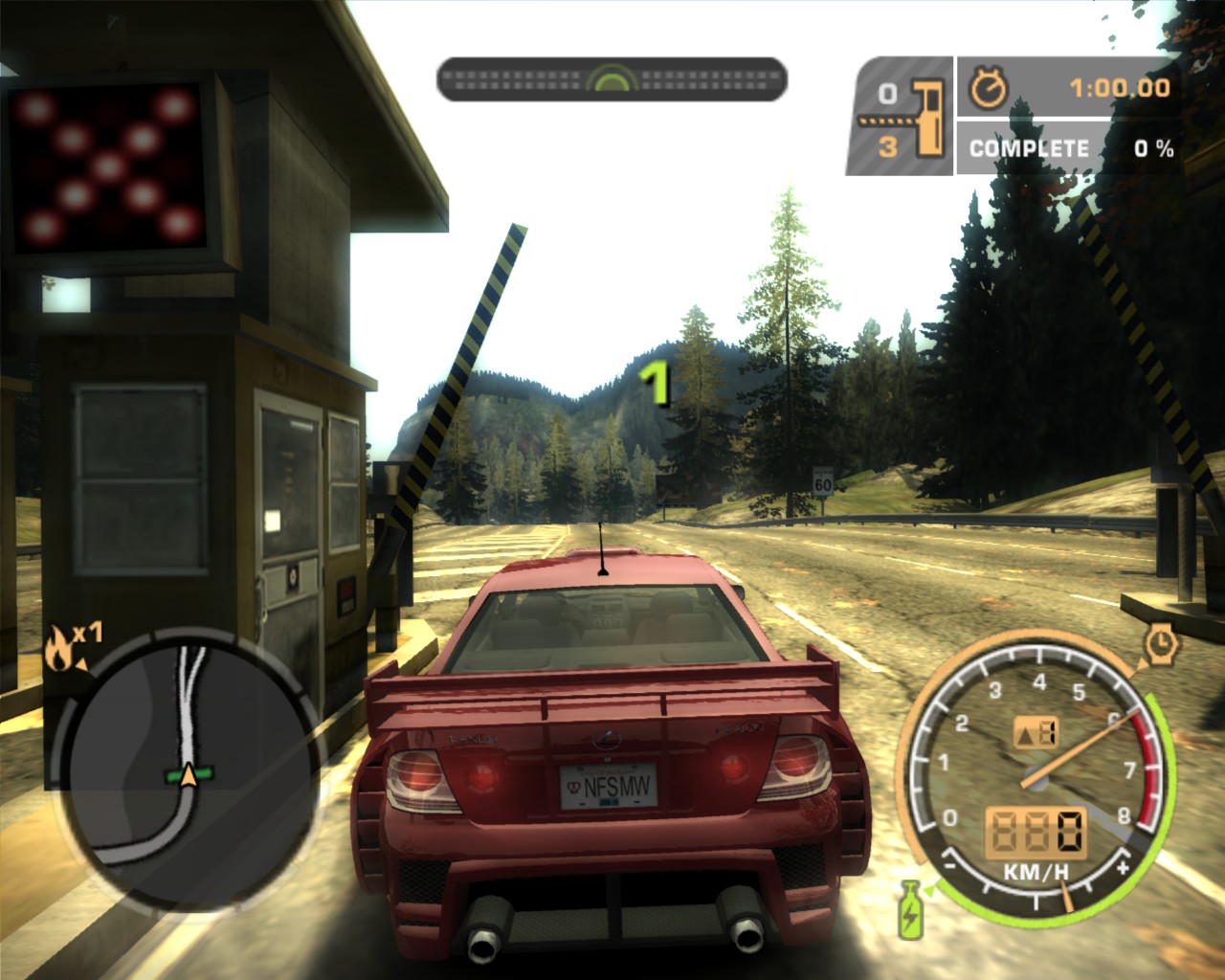Click the orange stopwatch timer icon

(989, 88)
